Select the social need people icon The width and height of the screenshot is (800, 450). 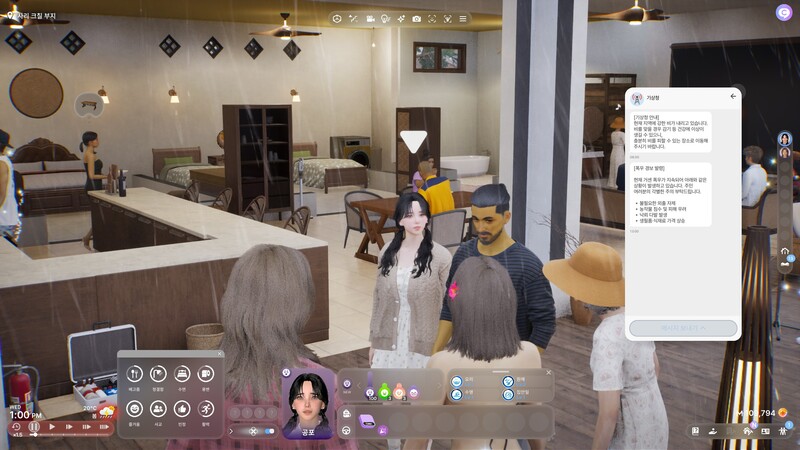point(158,408)
